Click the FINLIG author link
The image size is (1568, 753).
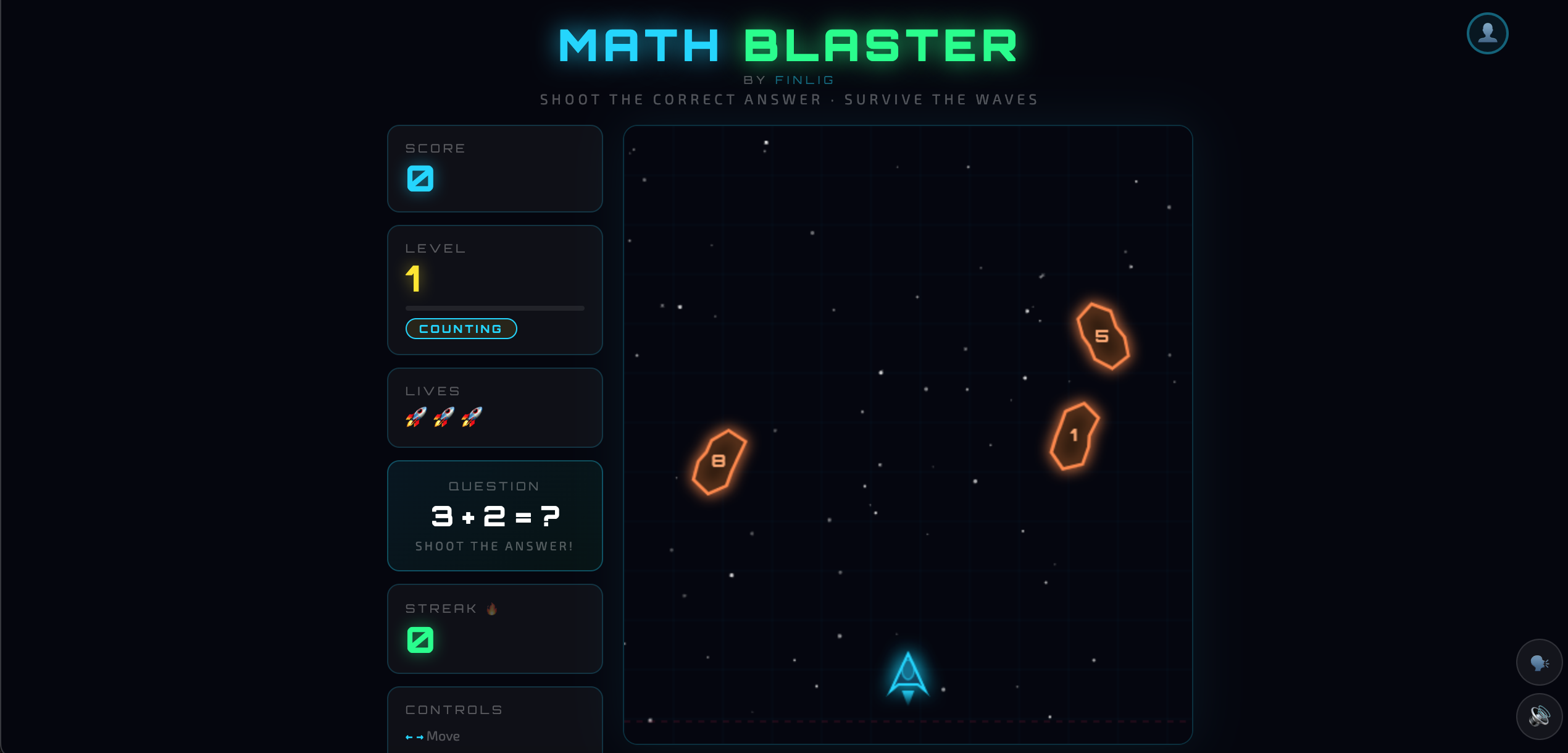click(804, 78)
